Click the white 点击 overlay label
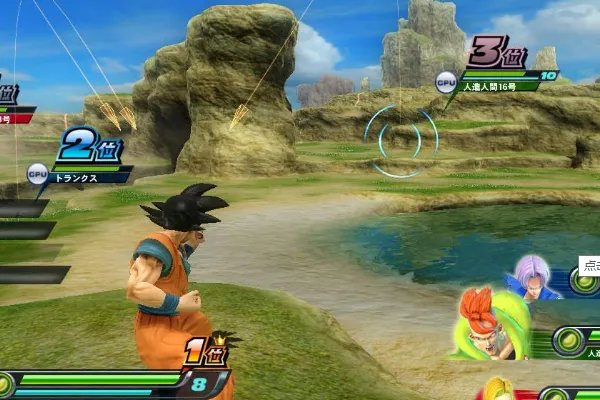Screen dimensions: 600x400 589,266
